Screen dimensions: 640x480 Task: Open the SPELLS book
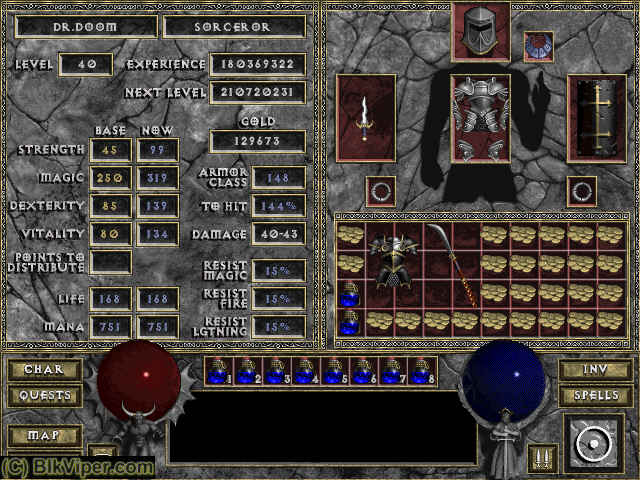tap(594, 396)
